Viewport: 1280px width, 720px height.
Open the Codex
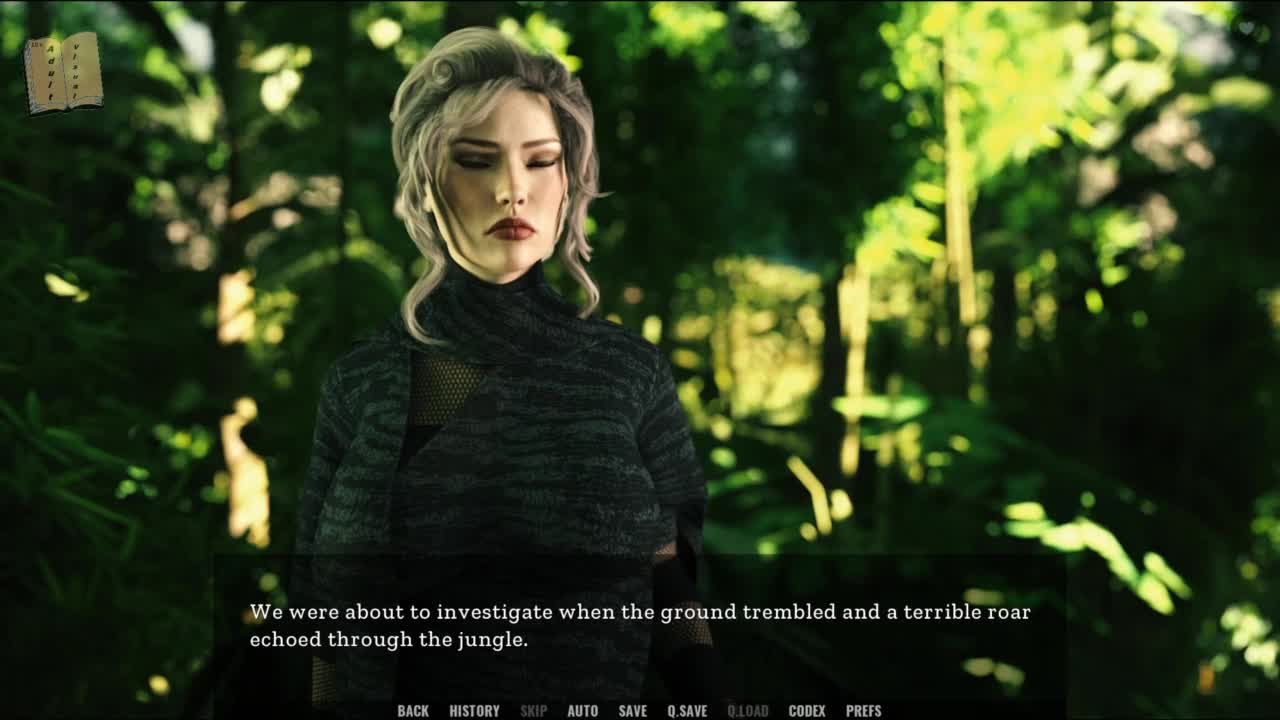point(807,711)
